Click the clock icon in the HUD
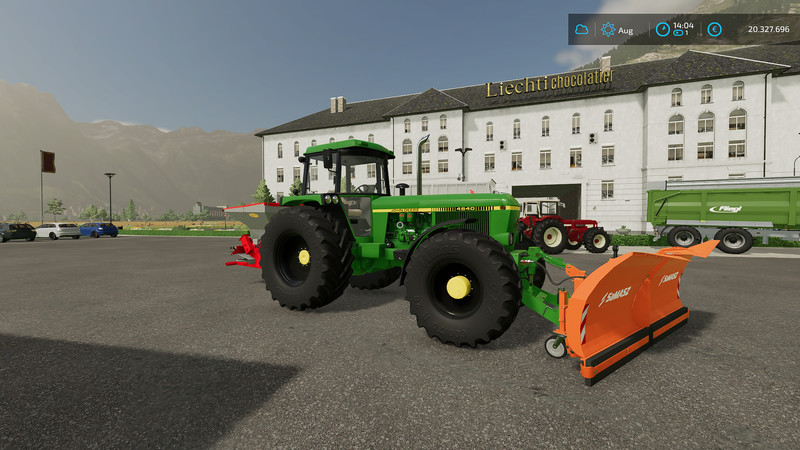Screen dimensions: 800x450 pyautogui.click(x=662, y=29)
